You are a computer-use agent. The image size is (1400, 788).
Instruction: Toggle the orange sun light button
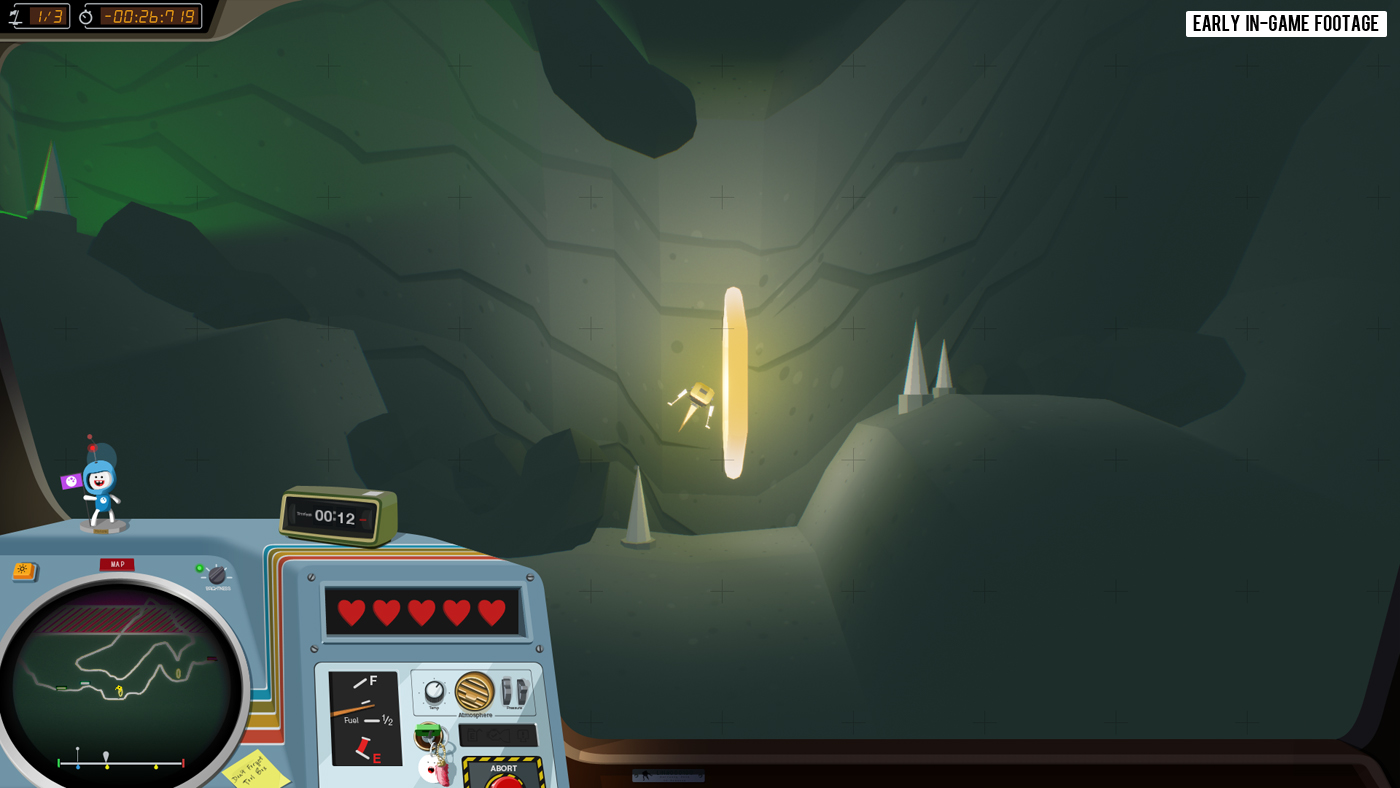(x=24, y=571)
